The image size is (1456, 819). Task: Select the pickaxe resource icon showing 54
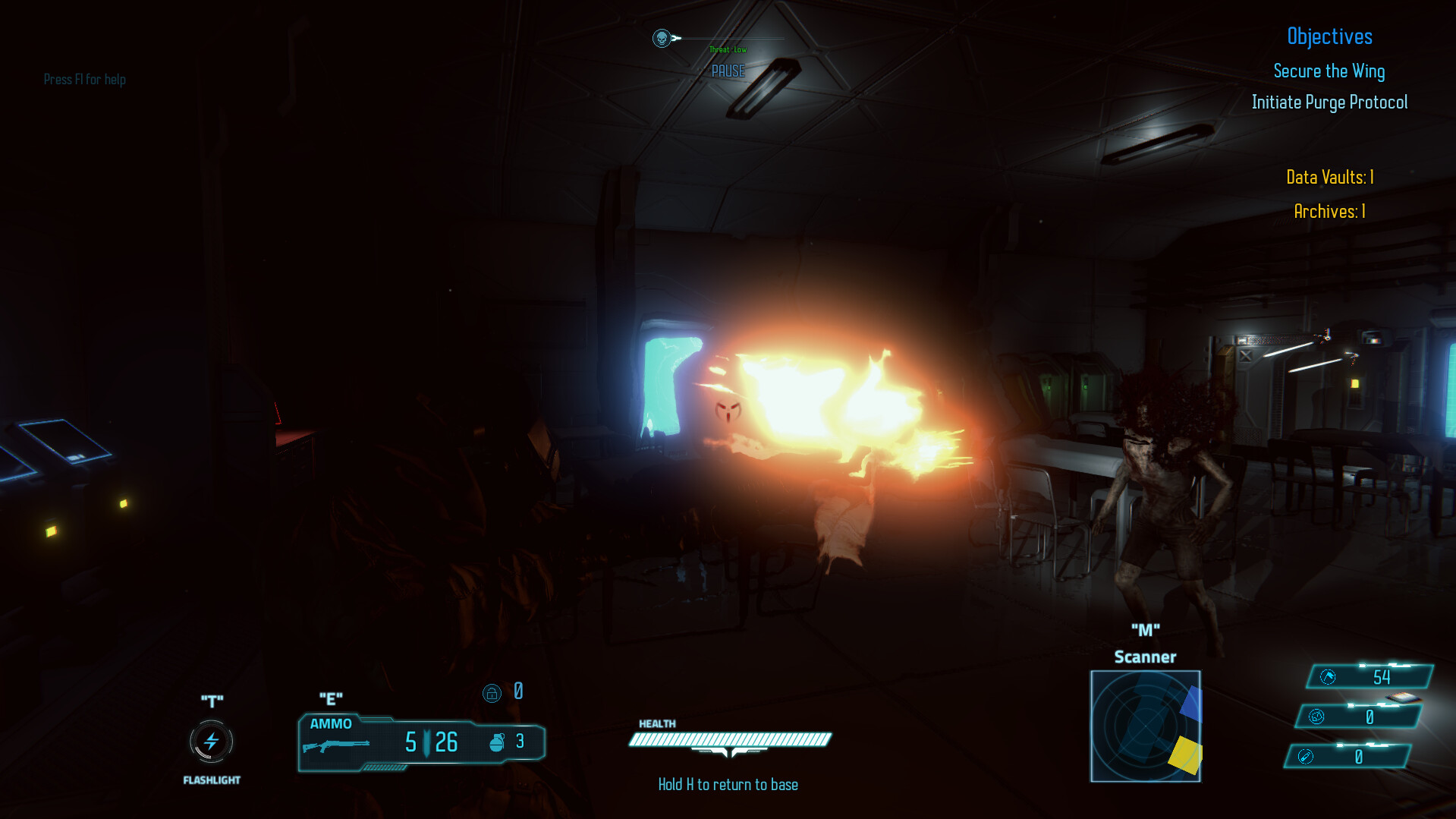point(1327,676)
